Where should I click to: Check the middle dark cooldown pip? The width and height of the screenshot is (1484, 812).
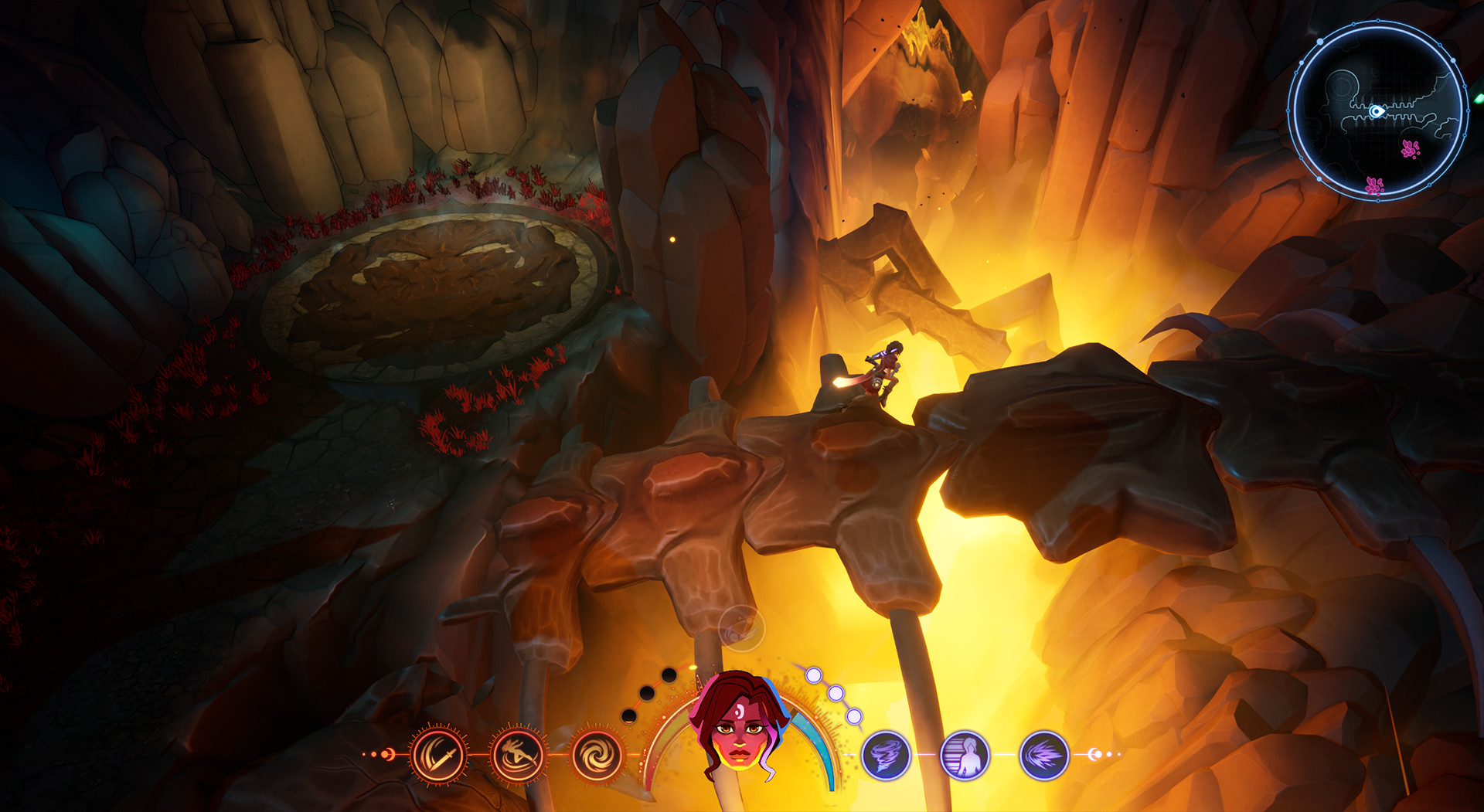(x=648, y=691)
